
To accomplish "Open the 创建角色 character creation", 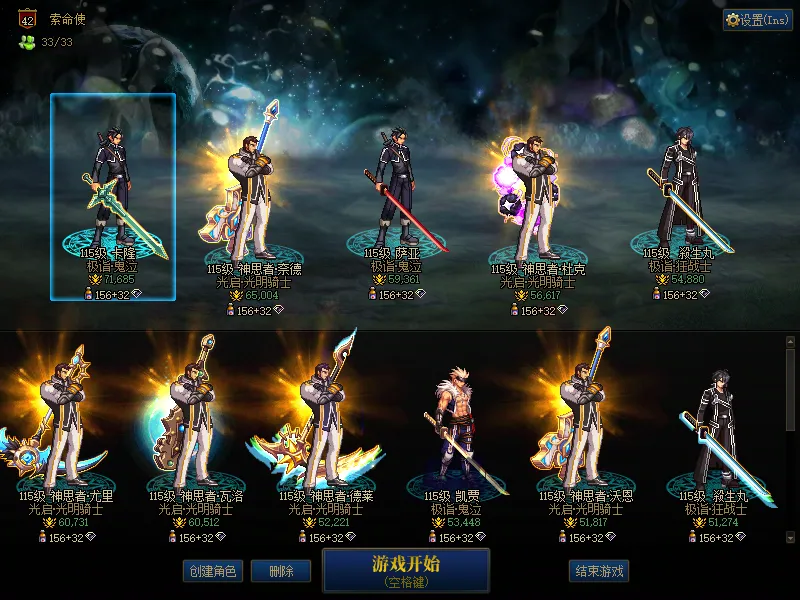I will tap(211, 571).
